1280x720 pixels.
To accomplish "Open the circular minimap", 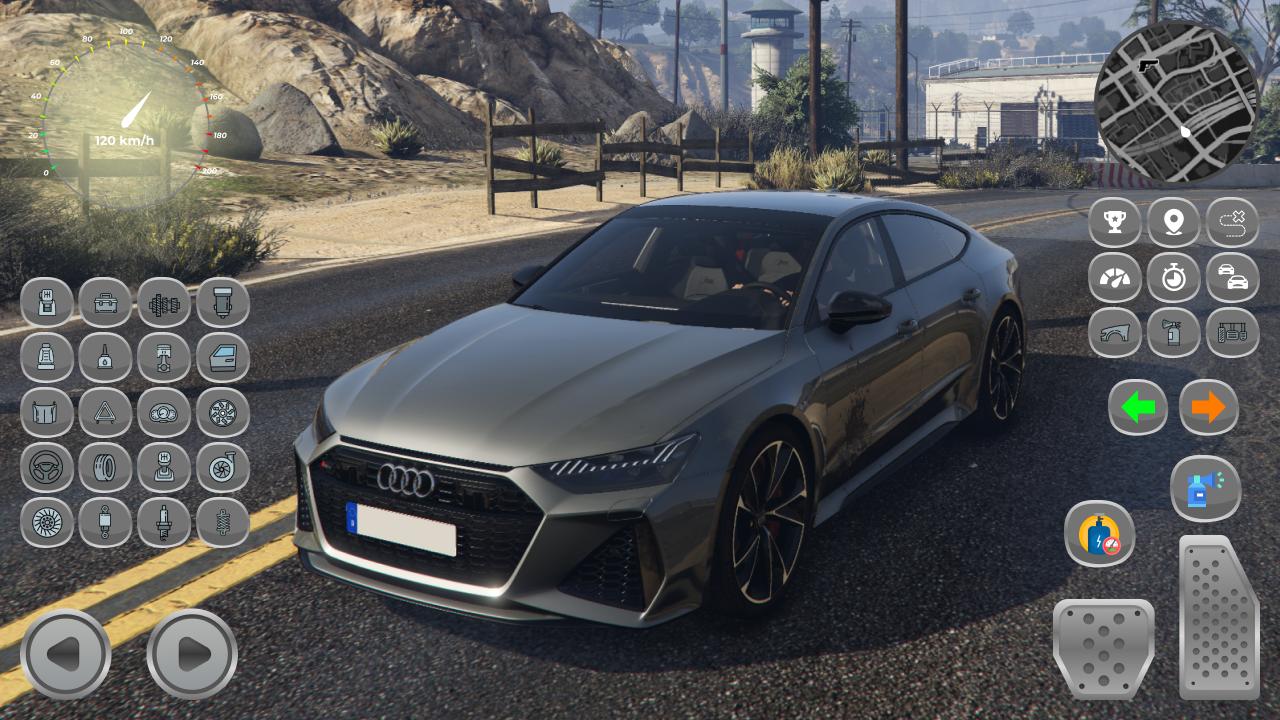I will [x=1176, y=103].
